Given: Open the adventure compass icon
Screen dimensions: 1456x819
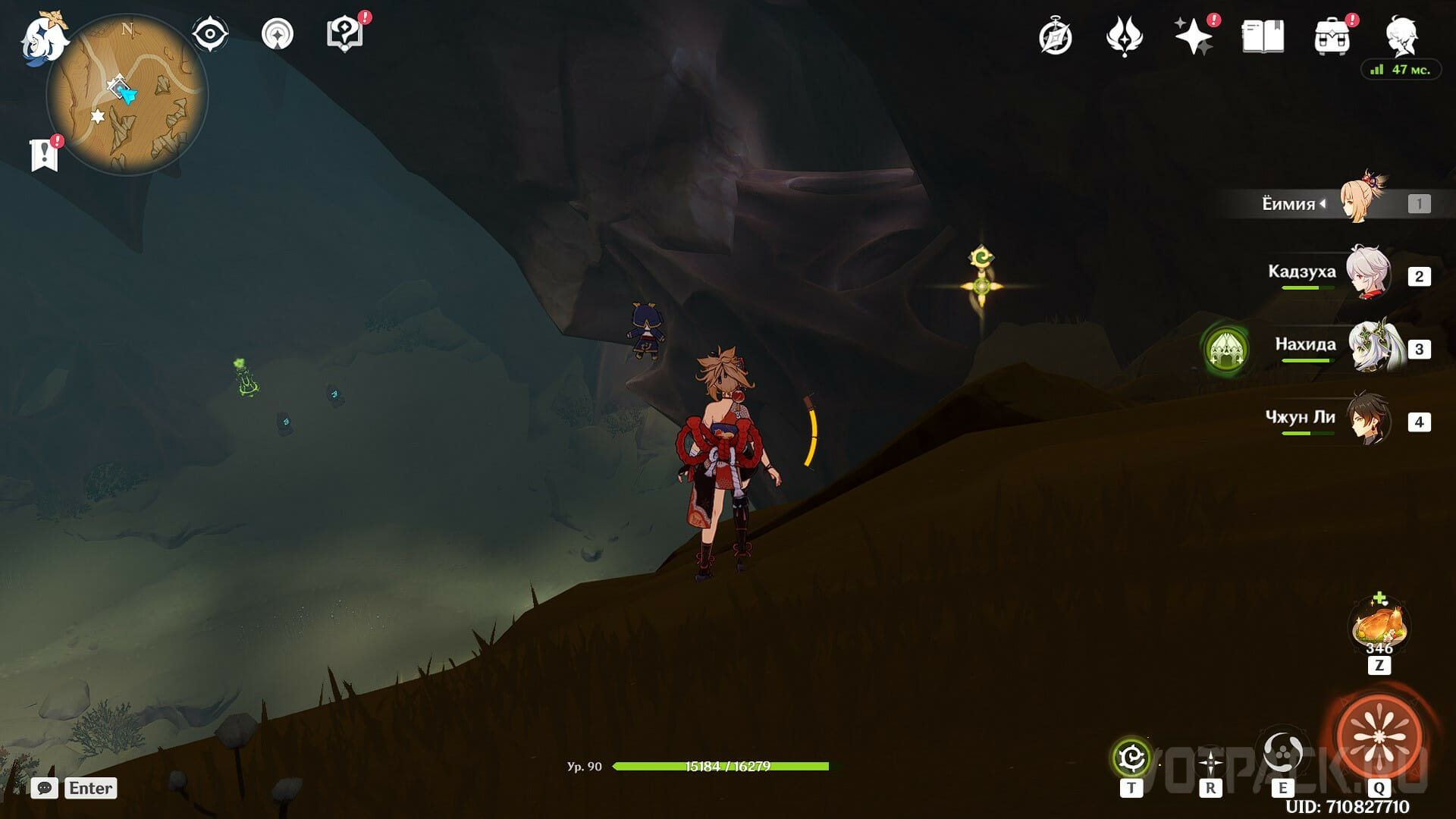Looking at the screenshot, I should 1055,37.
